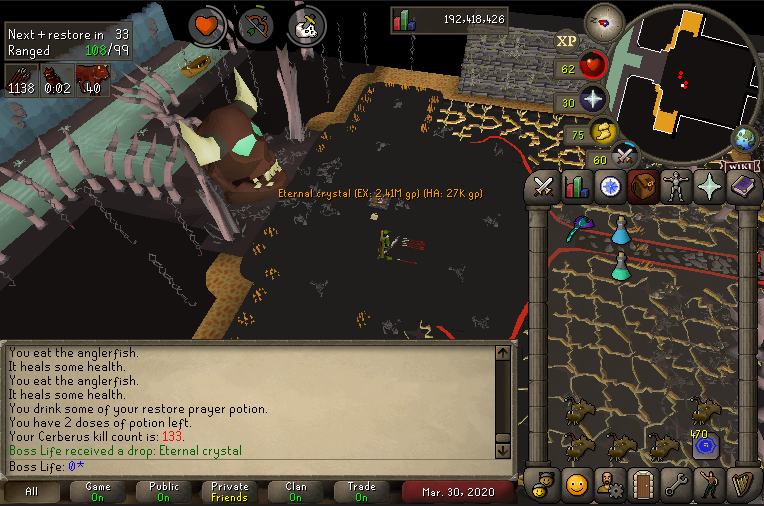This screenshot has height=506, width=764.
Task: Activate the special attack orb
Action: click(x=626, y=156)
